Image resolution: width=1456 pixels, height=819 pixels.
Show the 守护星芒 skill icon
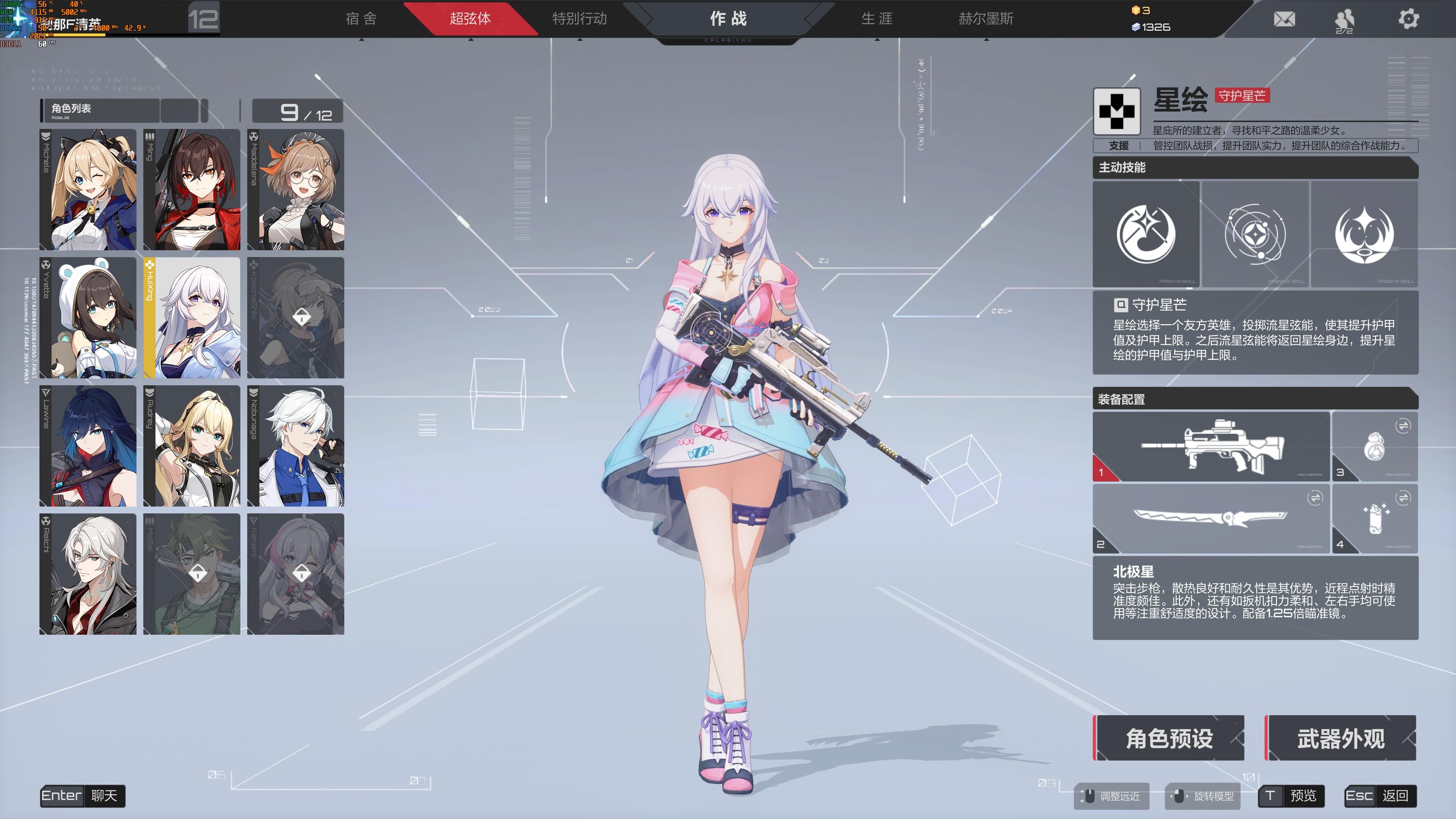click(1146, 234)
